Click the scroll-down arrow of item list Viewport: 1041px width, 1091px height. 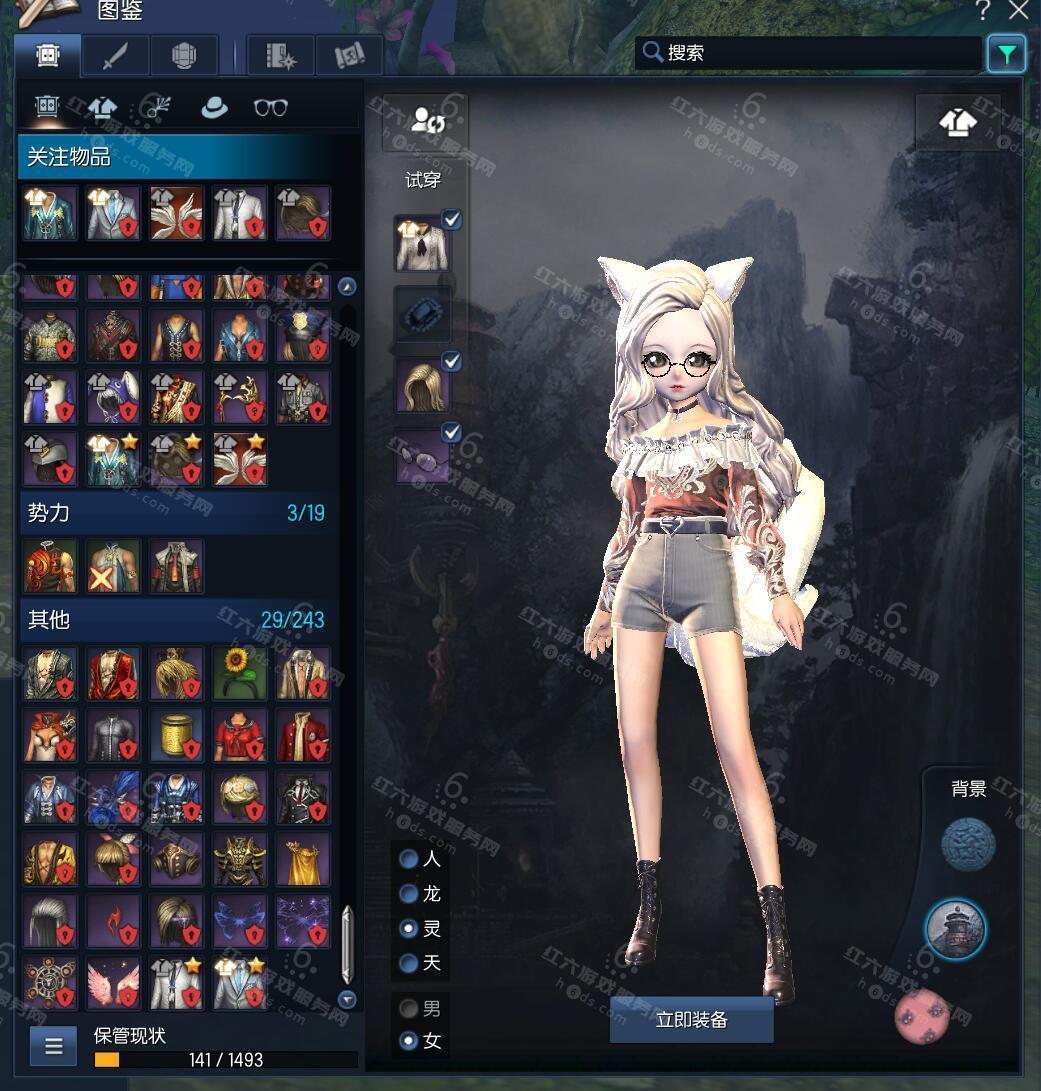tap(347, 999)
